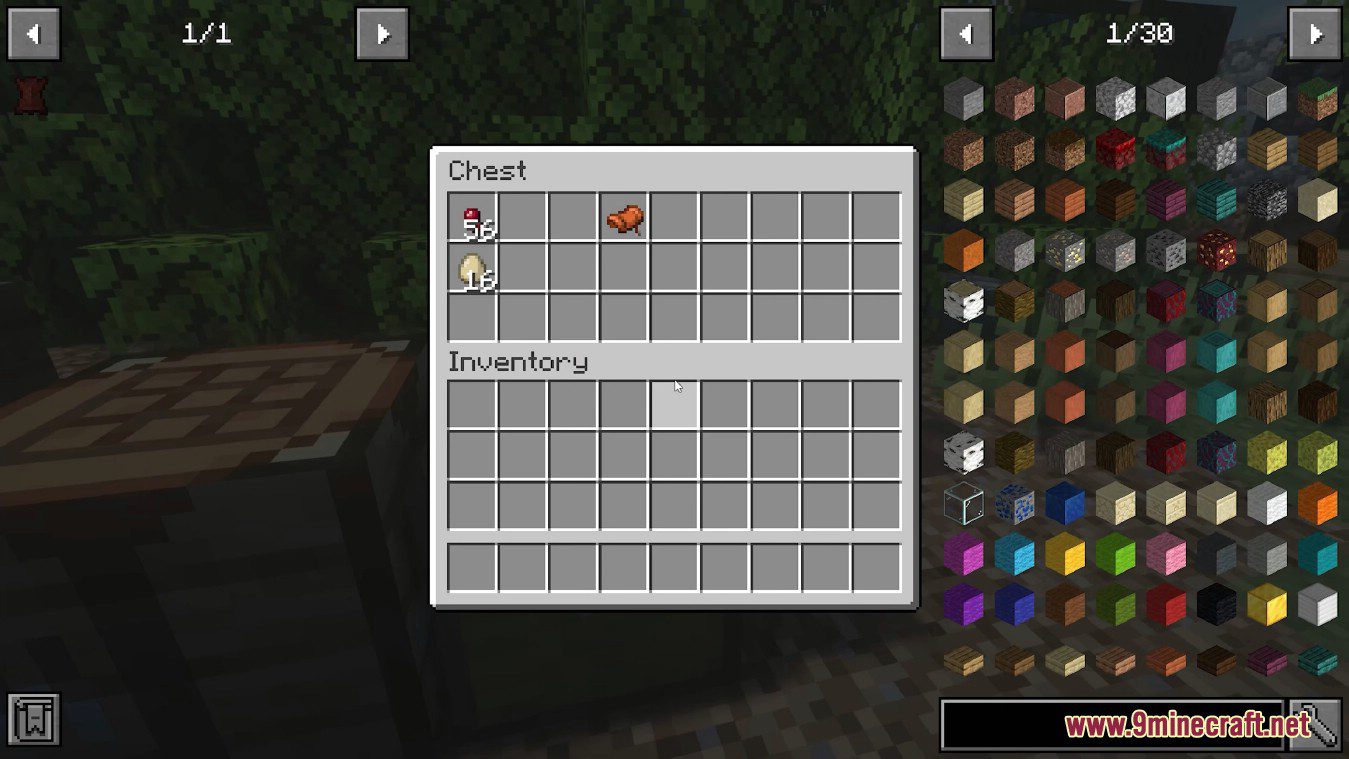Viewport: 1349px width, 759px height.
Task: Grab the 16 eggs from the chest
Action: coord(473,272)
